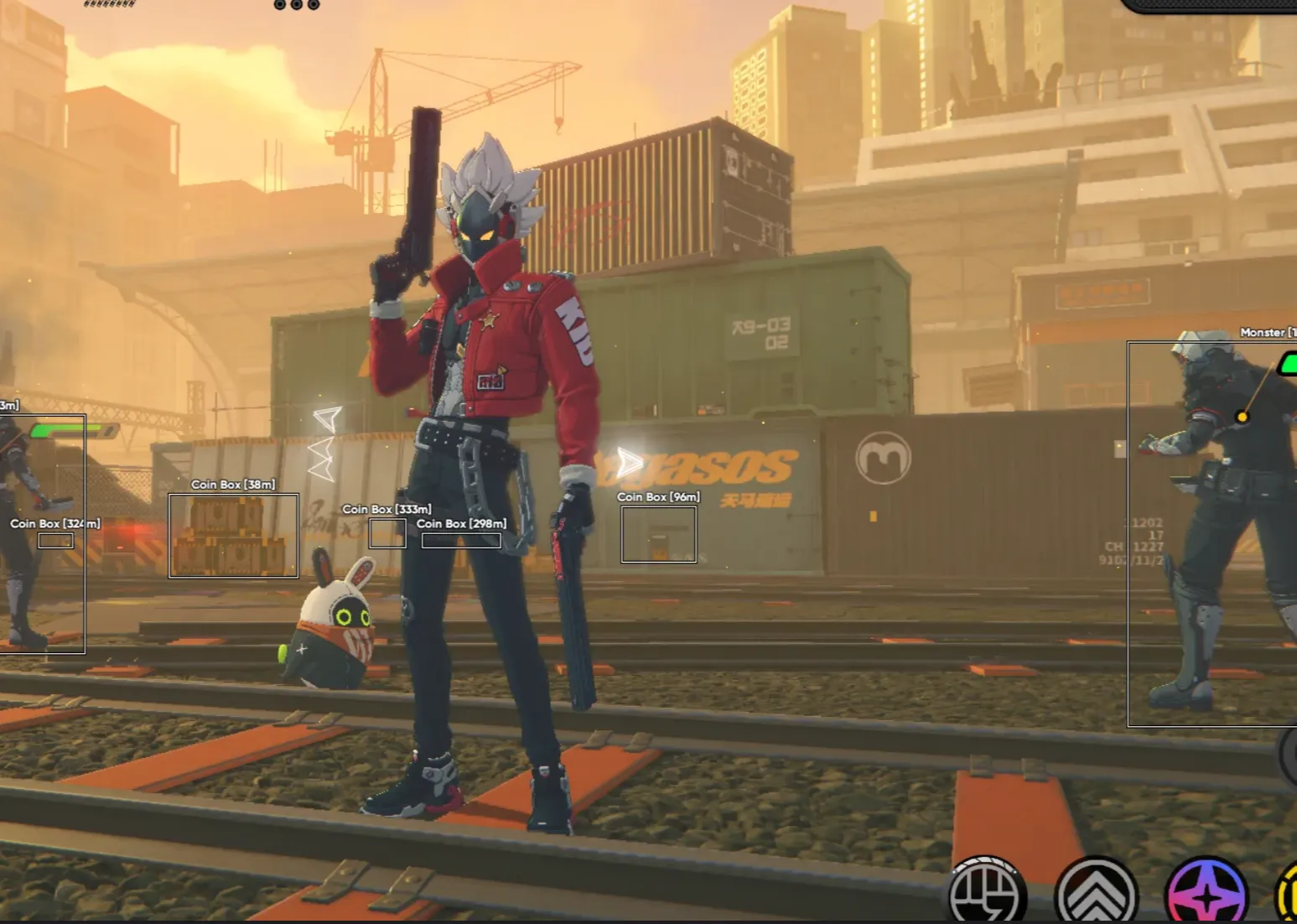
Task: Activate the fist basic attack icon
Action: click(x=988, y=895)
